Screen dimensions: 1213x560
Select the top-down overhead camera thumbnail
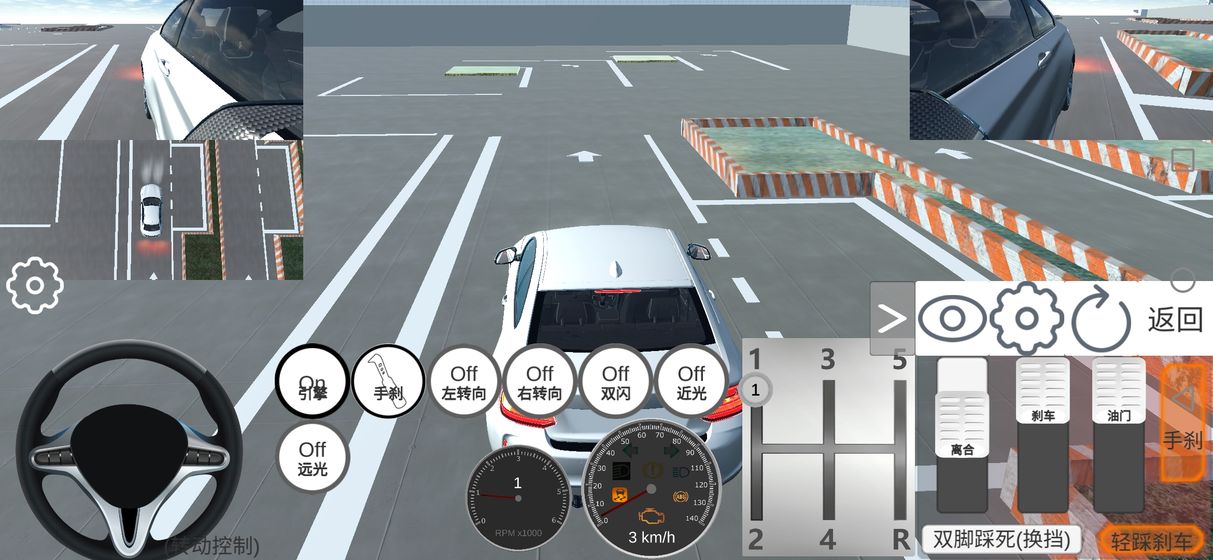(152, 210)
